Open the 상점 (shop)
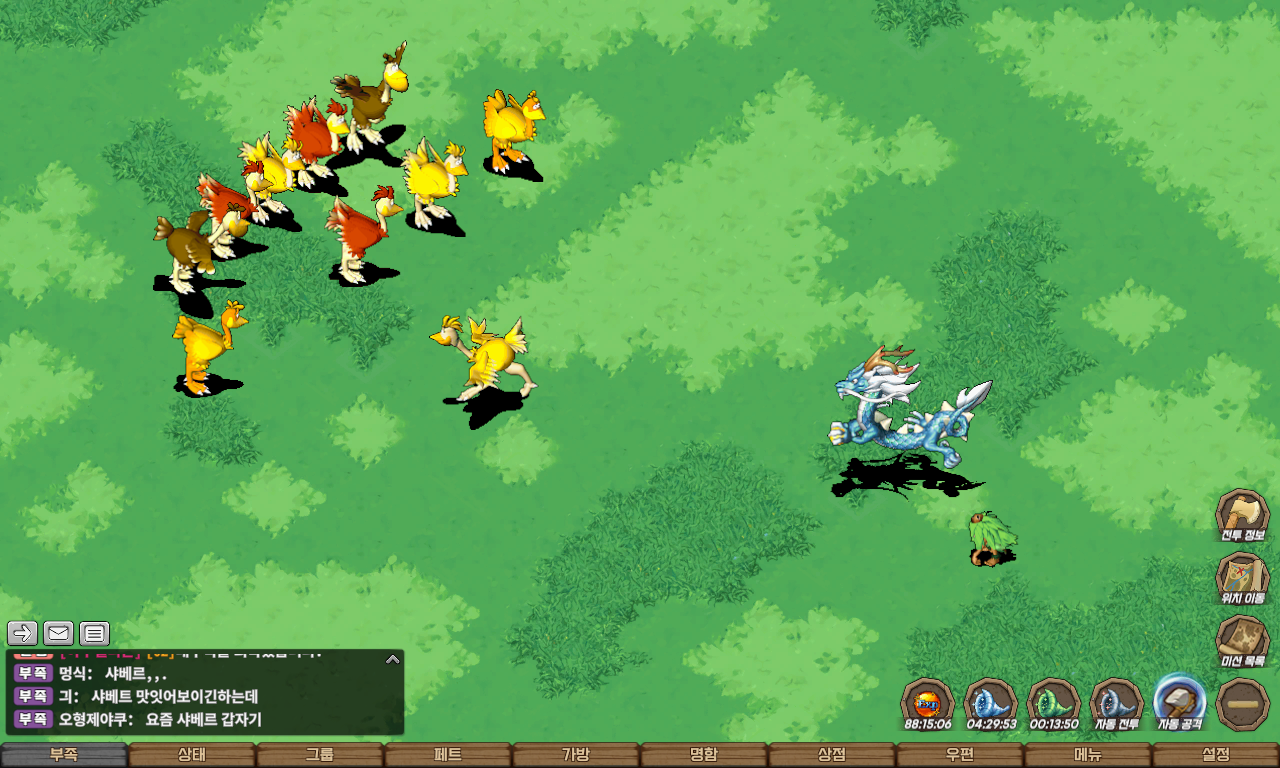Screen dimensions: 1280x768 [832, 755]
